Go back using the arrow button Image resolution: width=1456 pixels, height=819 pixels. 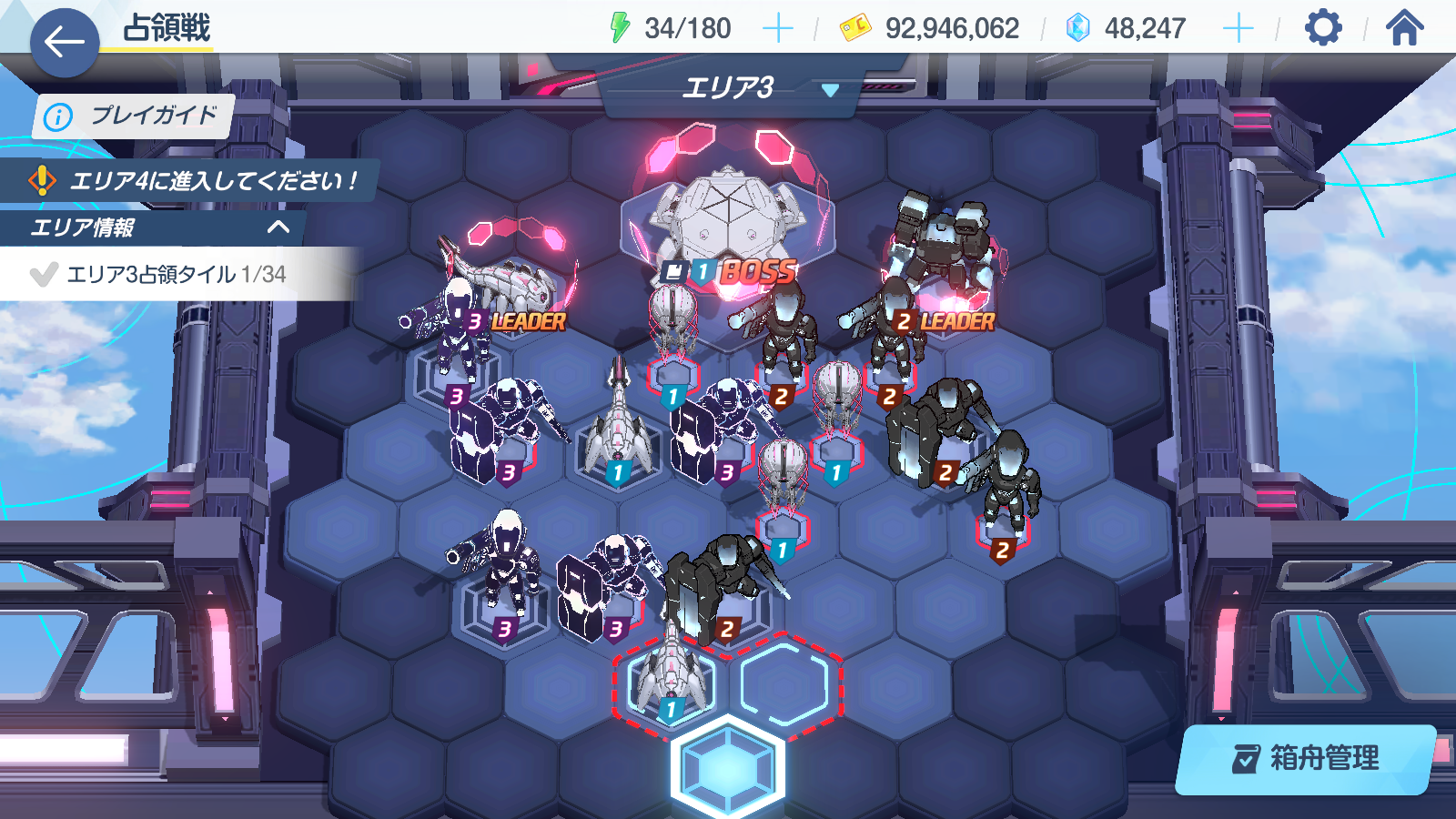(x=64, y=42)
